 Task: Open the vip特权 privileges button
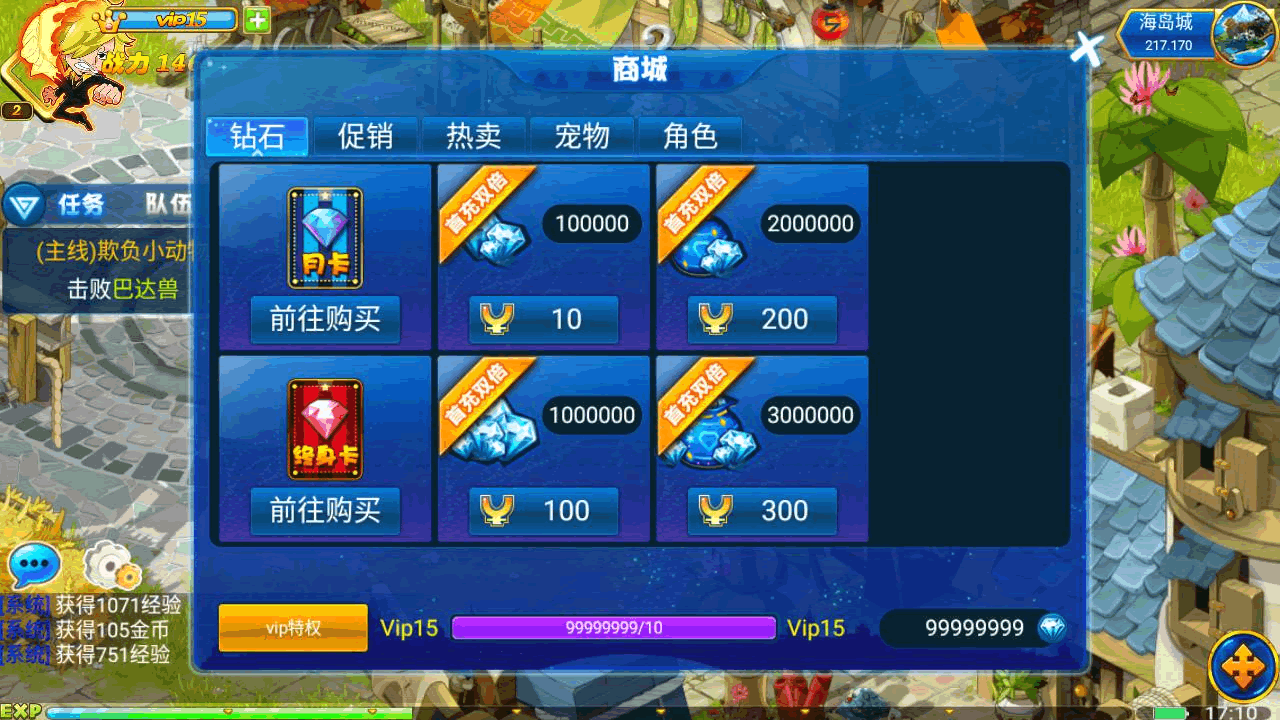point(293,628)
